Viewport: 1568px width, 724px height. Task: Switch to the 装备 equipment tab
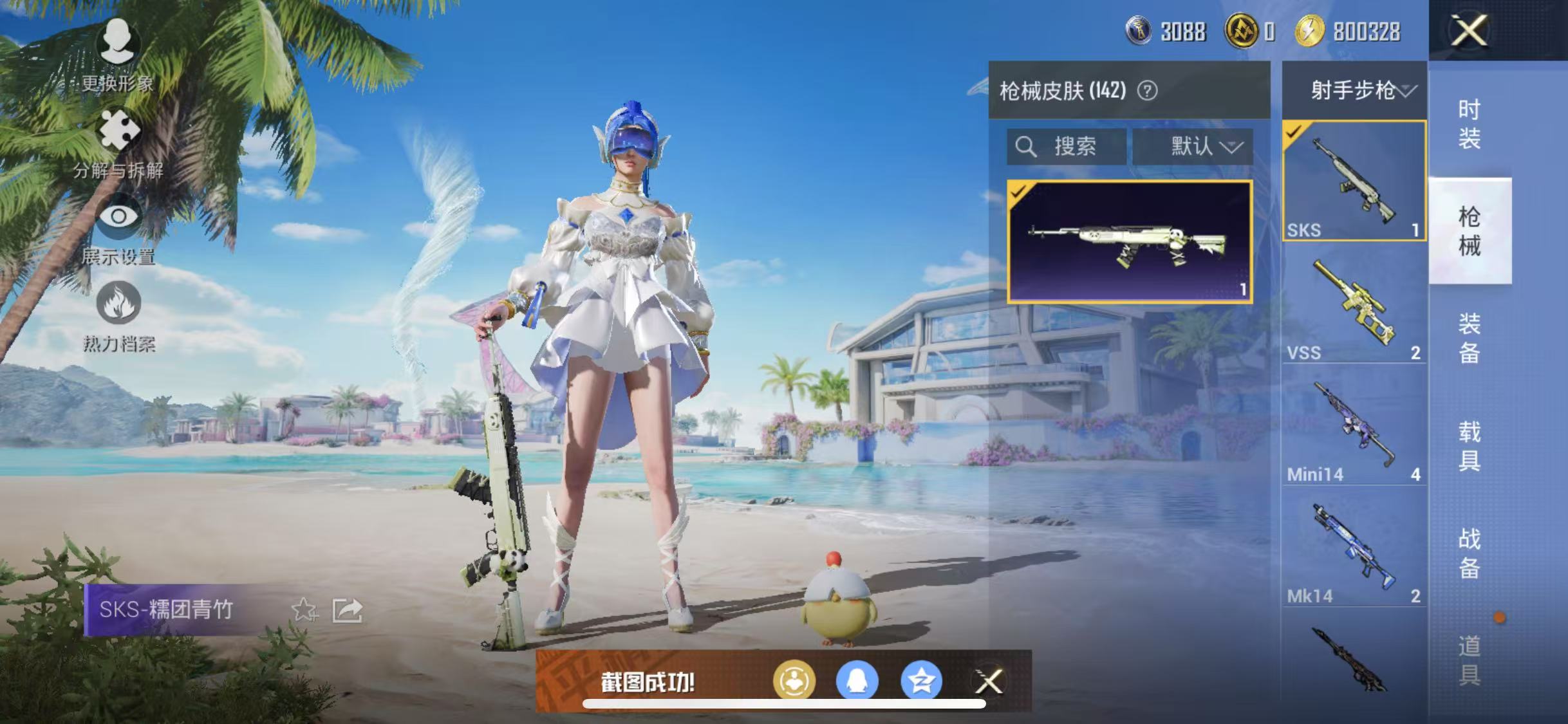coord(1469,338)
